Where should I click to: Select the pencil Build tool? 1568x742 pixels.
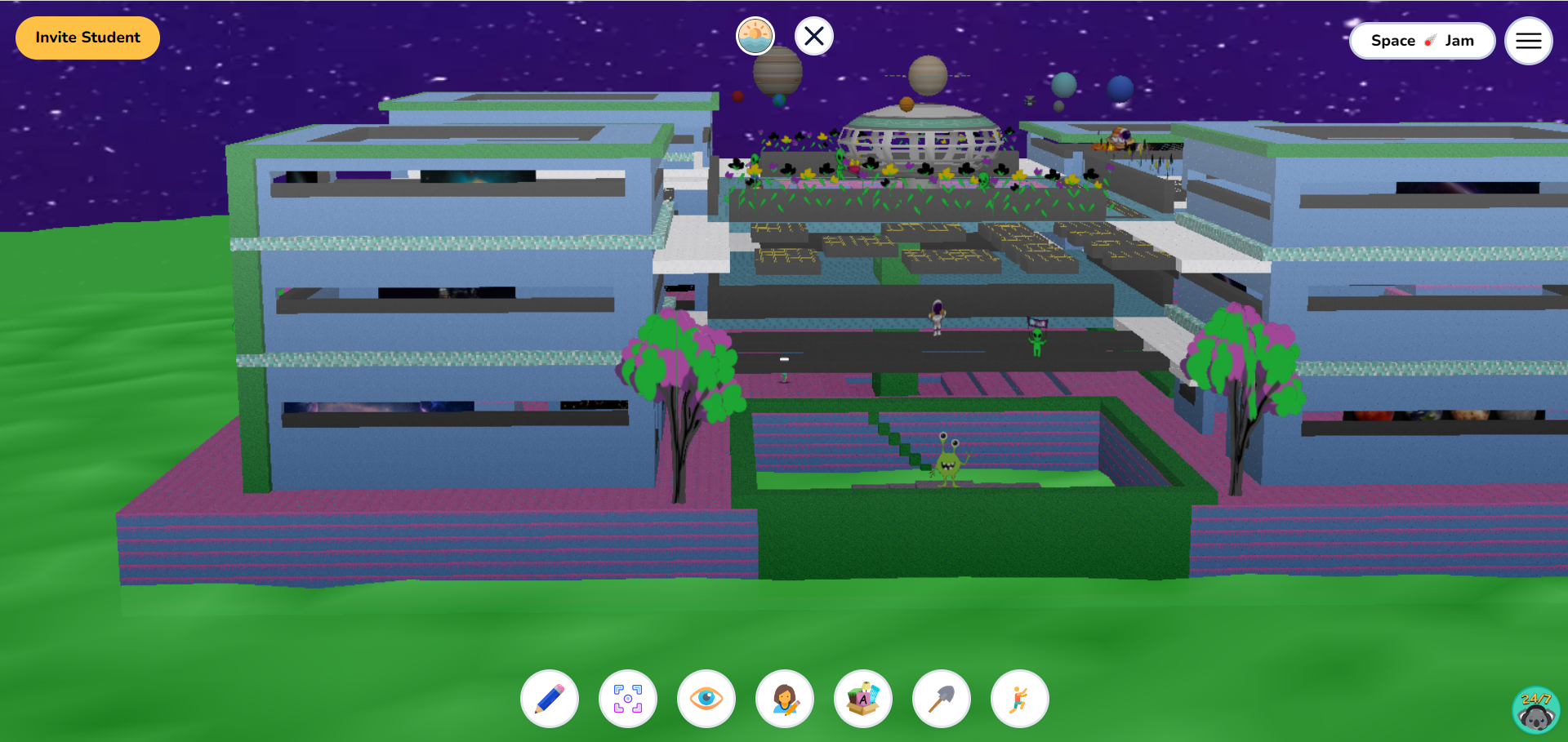549,699
